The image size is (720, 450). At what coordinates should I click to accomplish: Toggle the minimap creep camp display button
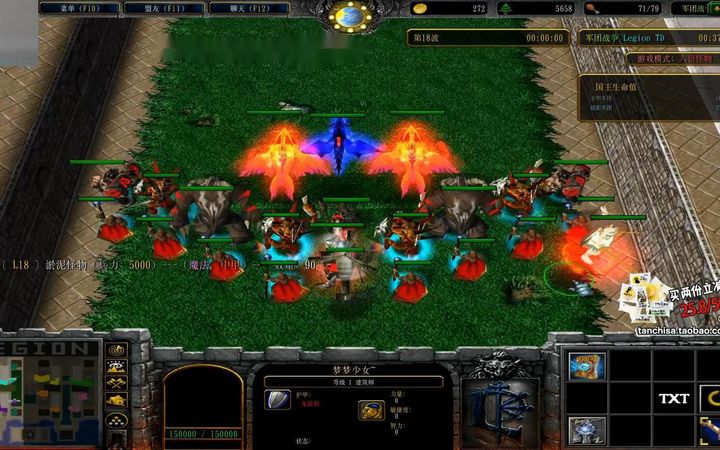117,400
